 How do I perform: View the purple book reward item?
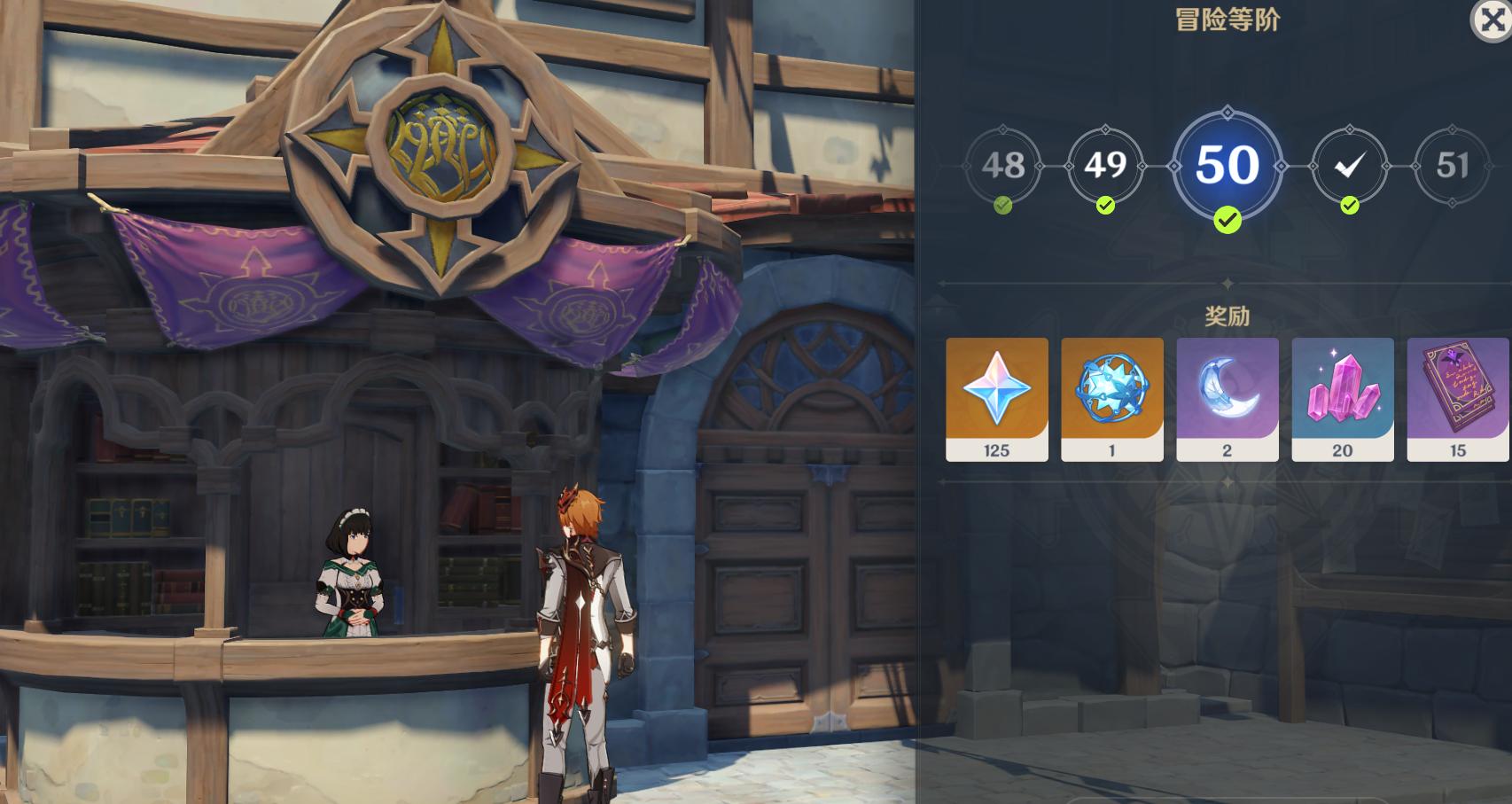pos(1457,399)
